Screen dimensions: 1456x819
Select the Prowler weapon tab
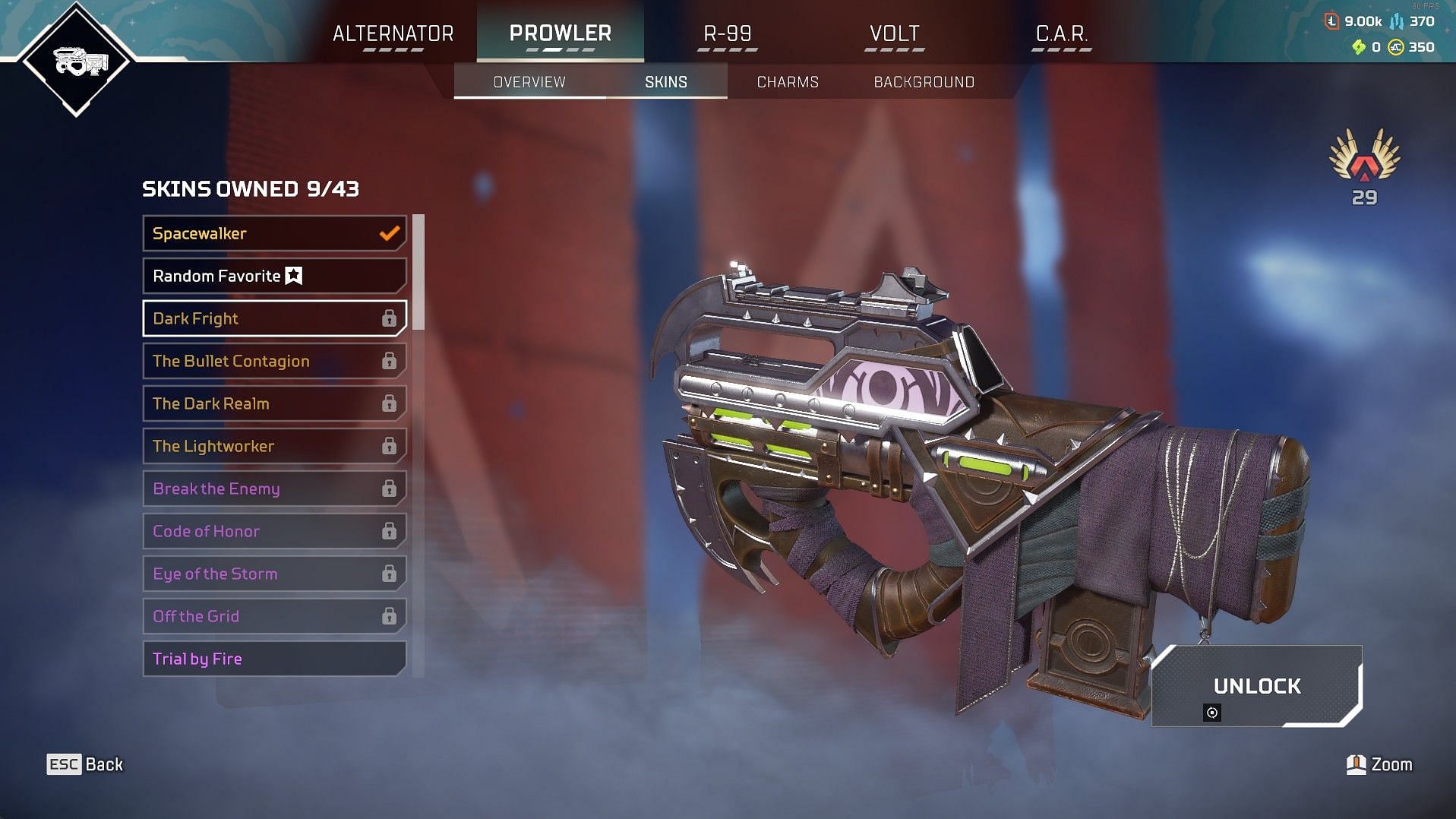point(560,33)
